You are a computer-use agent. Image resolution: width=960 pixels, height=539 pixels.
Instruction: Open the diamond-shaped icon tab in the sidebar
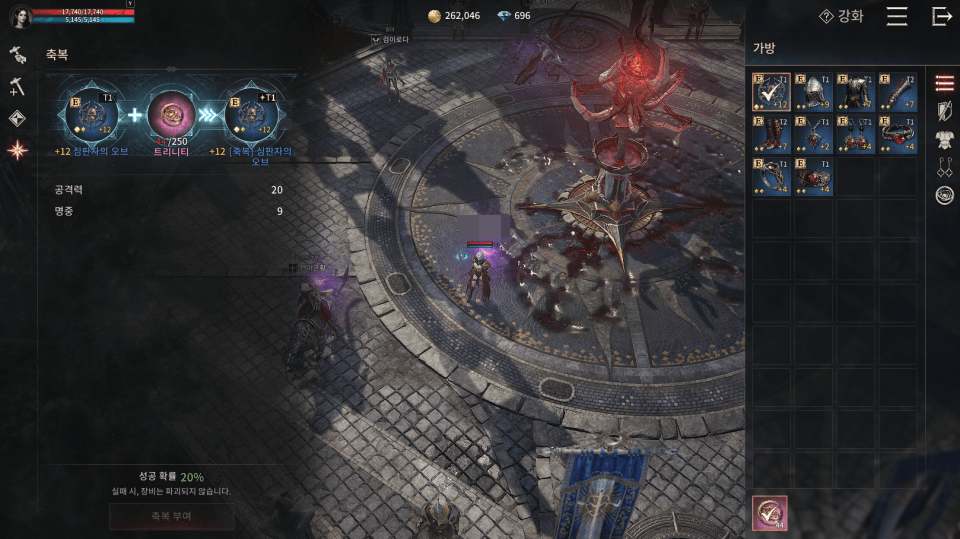(x=17, y=119)
